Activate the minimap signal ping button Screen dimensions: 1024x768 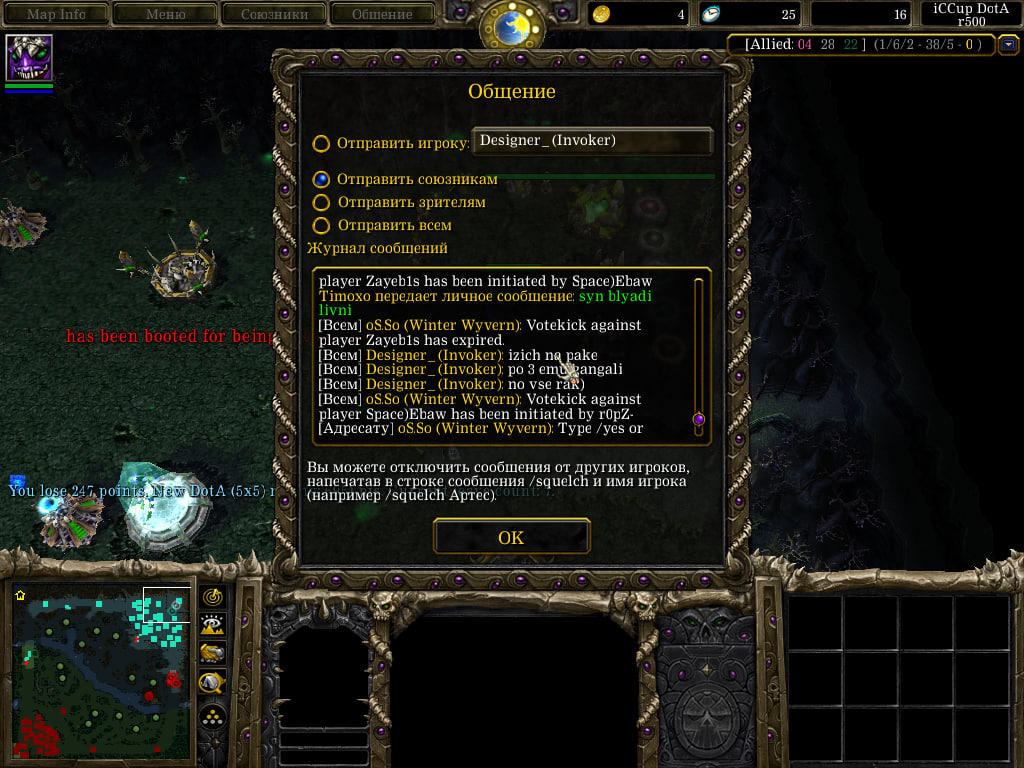click(212, 597)
